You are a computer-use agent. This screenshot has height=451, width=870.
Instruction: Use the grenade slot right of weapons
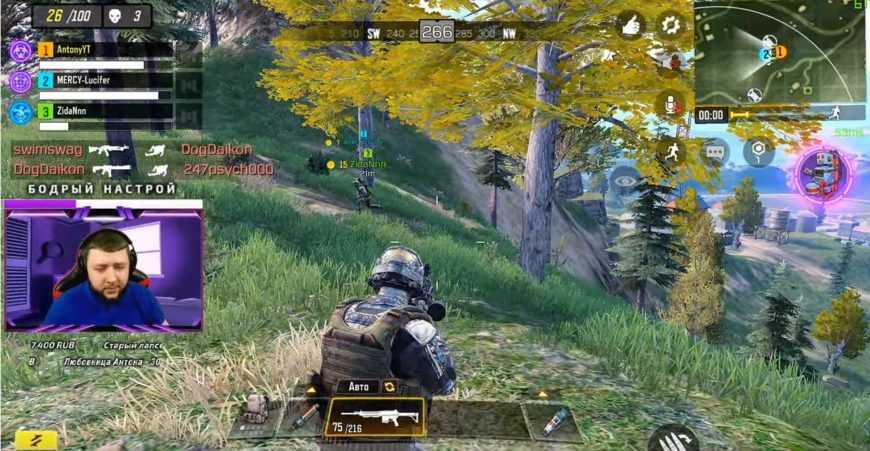point(553,420)
